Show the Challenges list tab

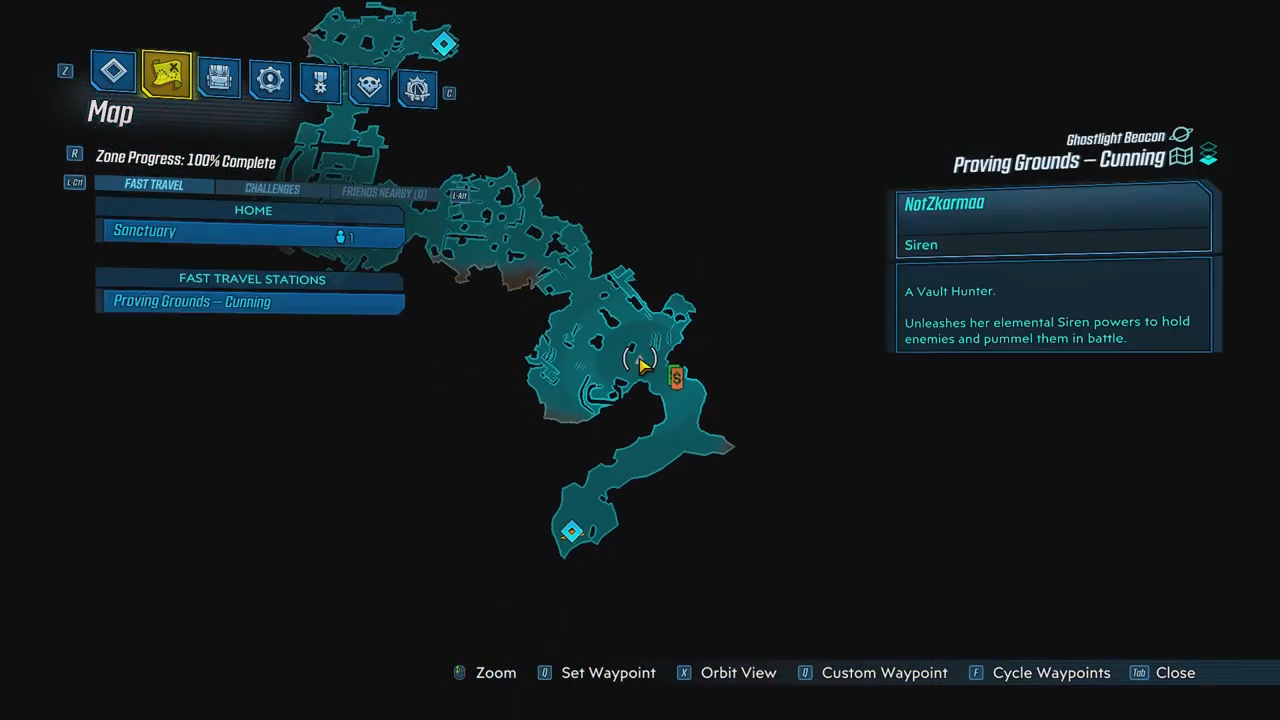click(272, 189)
